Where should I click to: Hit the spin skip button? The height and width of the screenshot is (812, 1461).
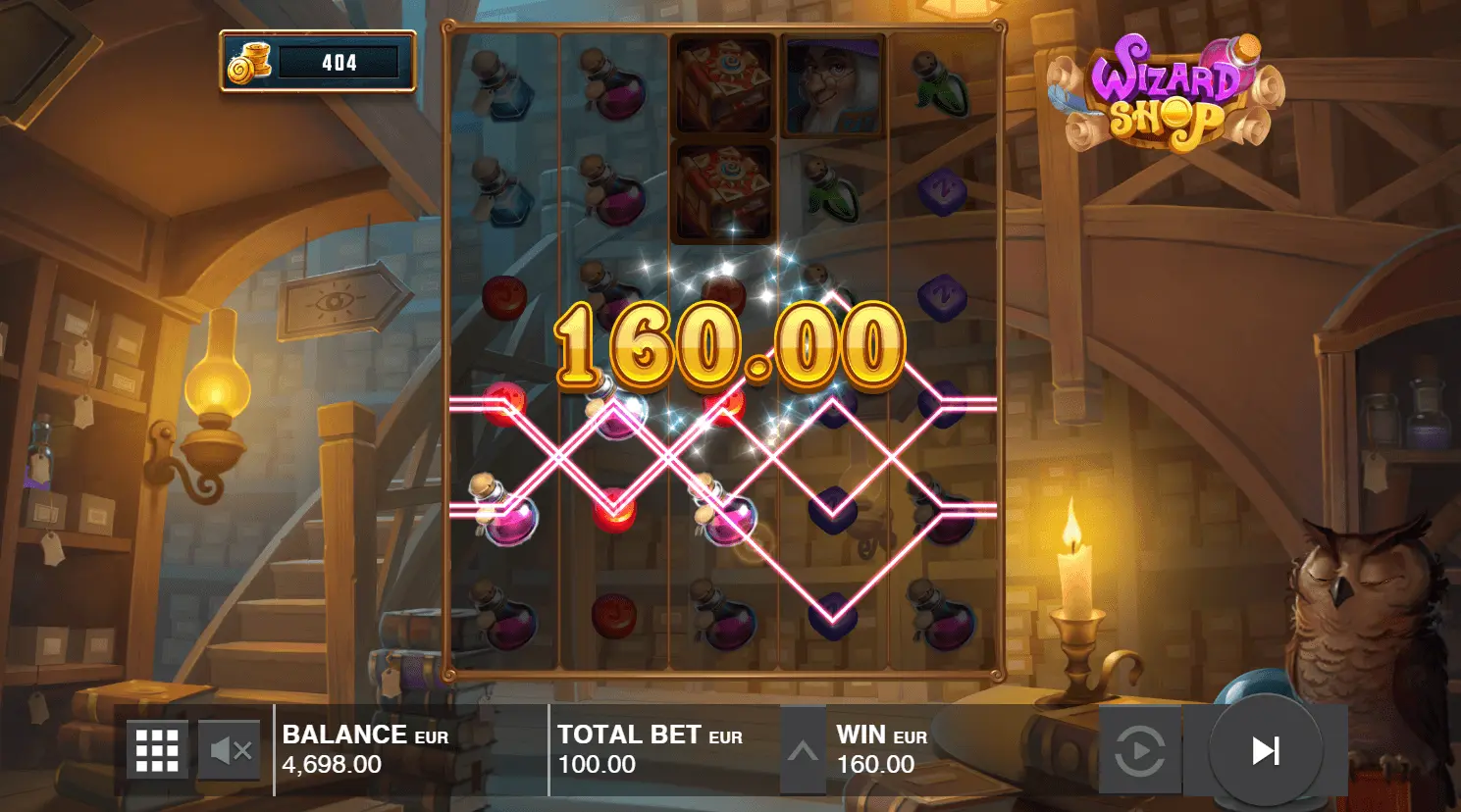click(1265, 751)
